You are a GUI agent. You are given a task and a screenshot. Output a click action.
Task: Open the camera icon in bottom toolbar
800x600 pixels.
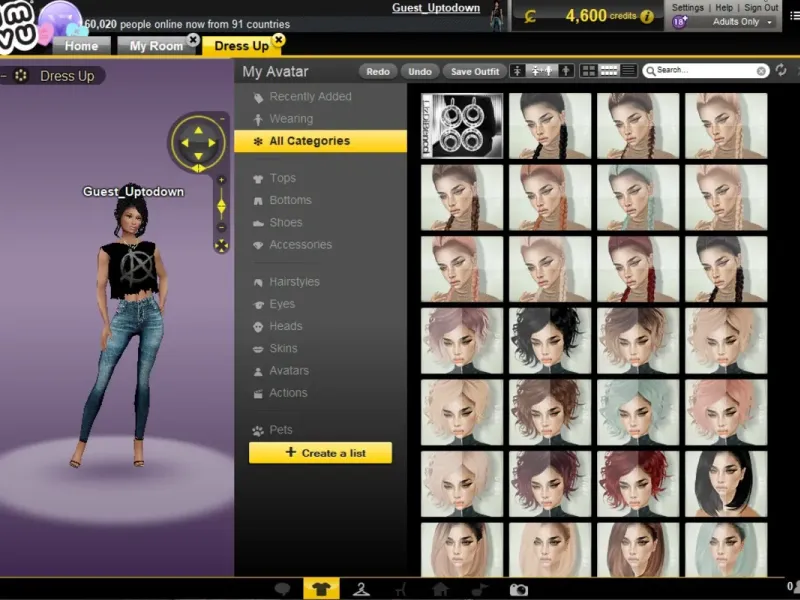(x=518, y=590)
